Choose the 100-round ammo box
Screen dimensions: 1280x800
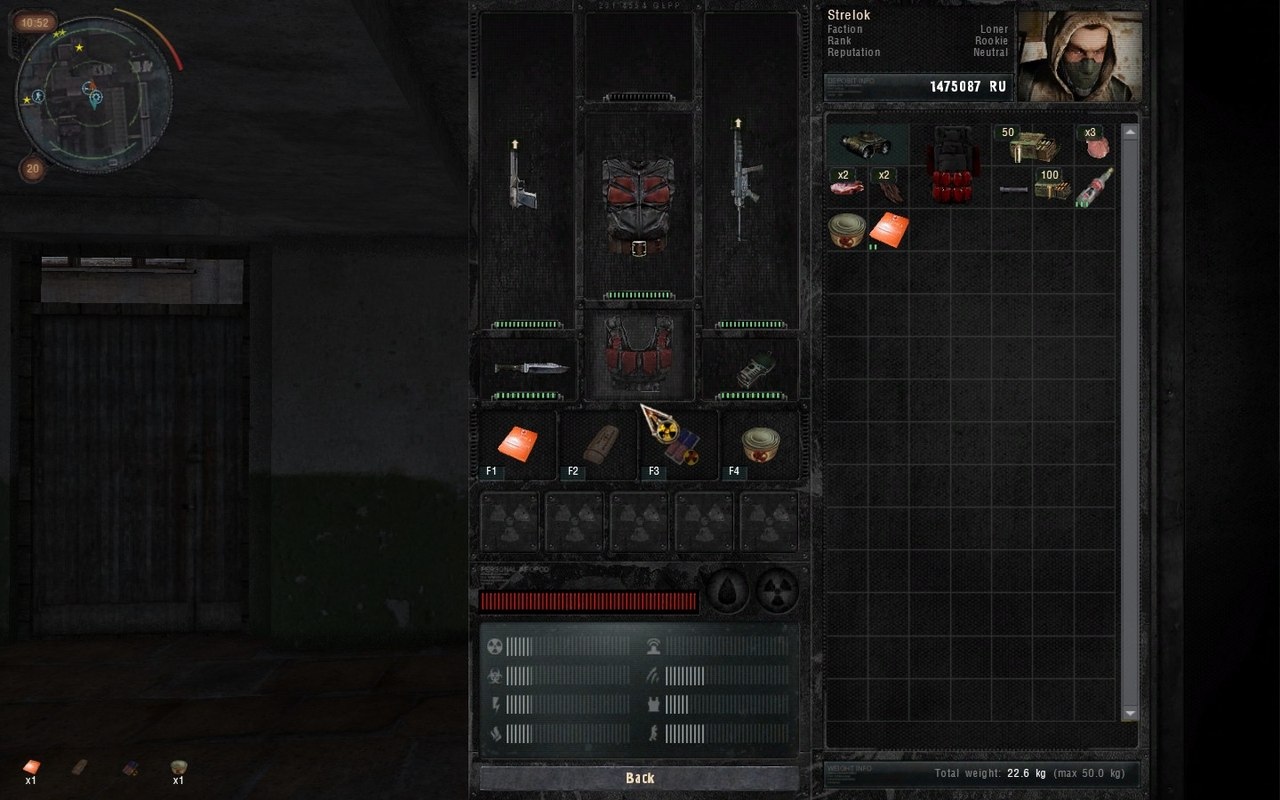pos(1051,187)
